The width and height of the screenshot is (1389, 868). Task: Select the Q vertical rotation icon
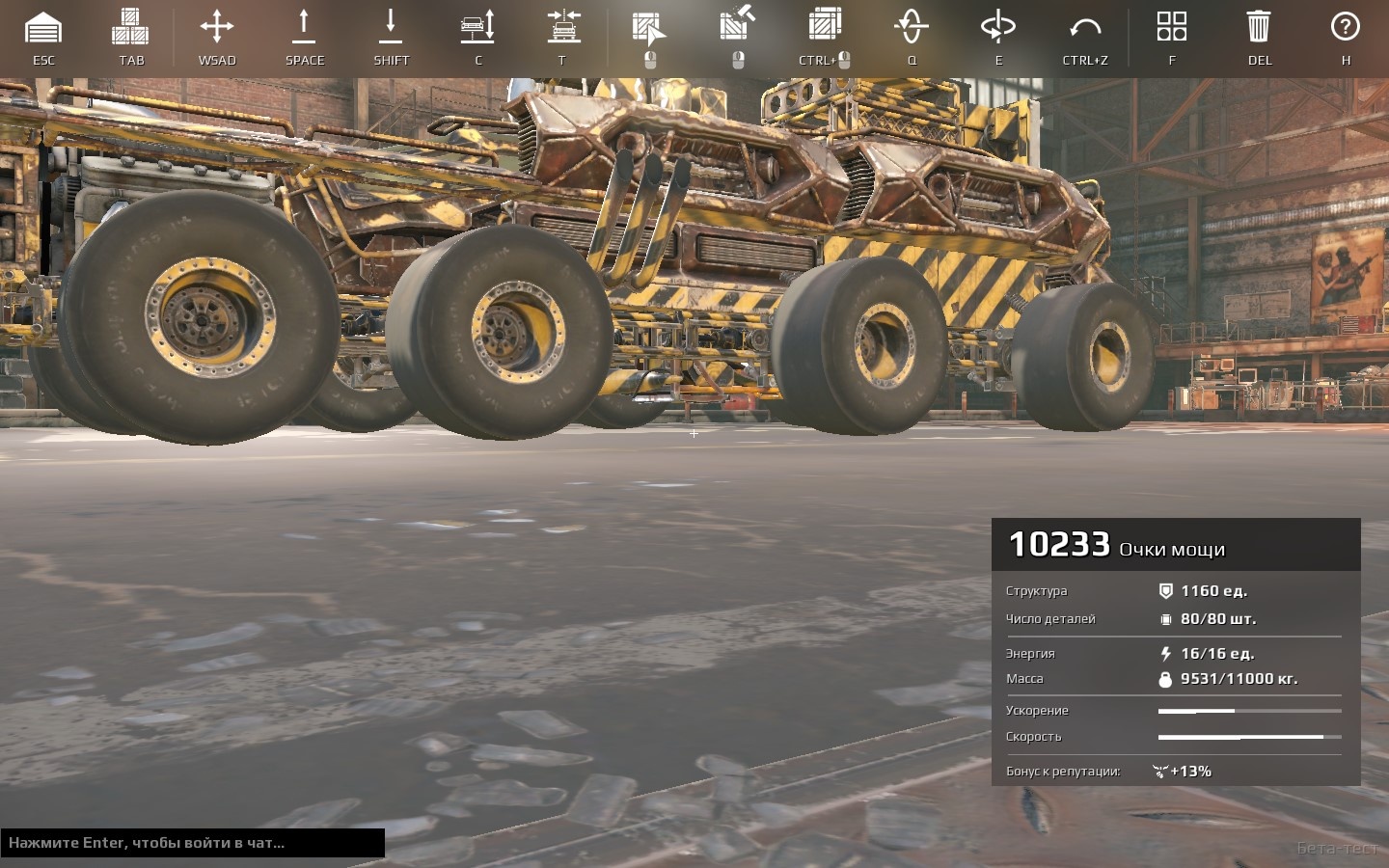(x=911, y=29)
